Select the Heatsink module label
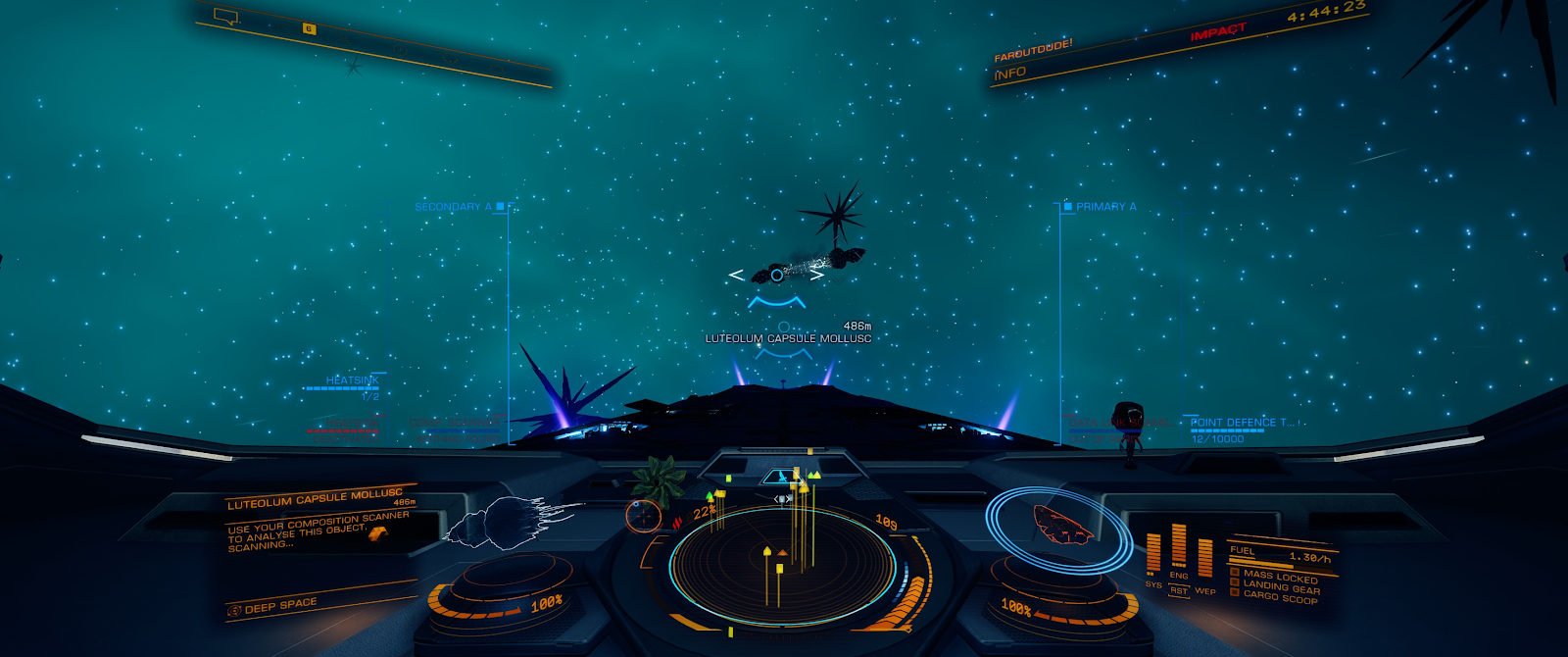The image size is (1568, 657). tap(352, 380)
